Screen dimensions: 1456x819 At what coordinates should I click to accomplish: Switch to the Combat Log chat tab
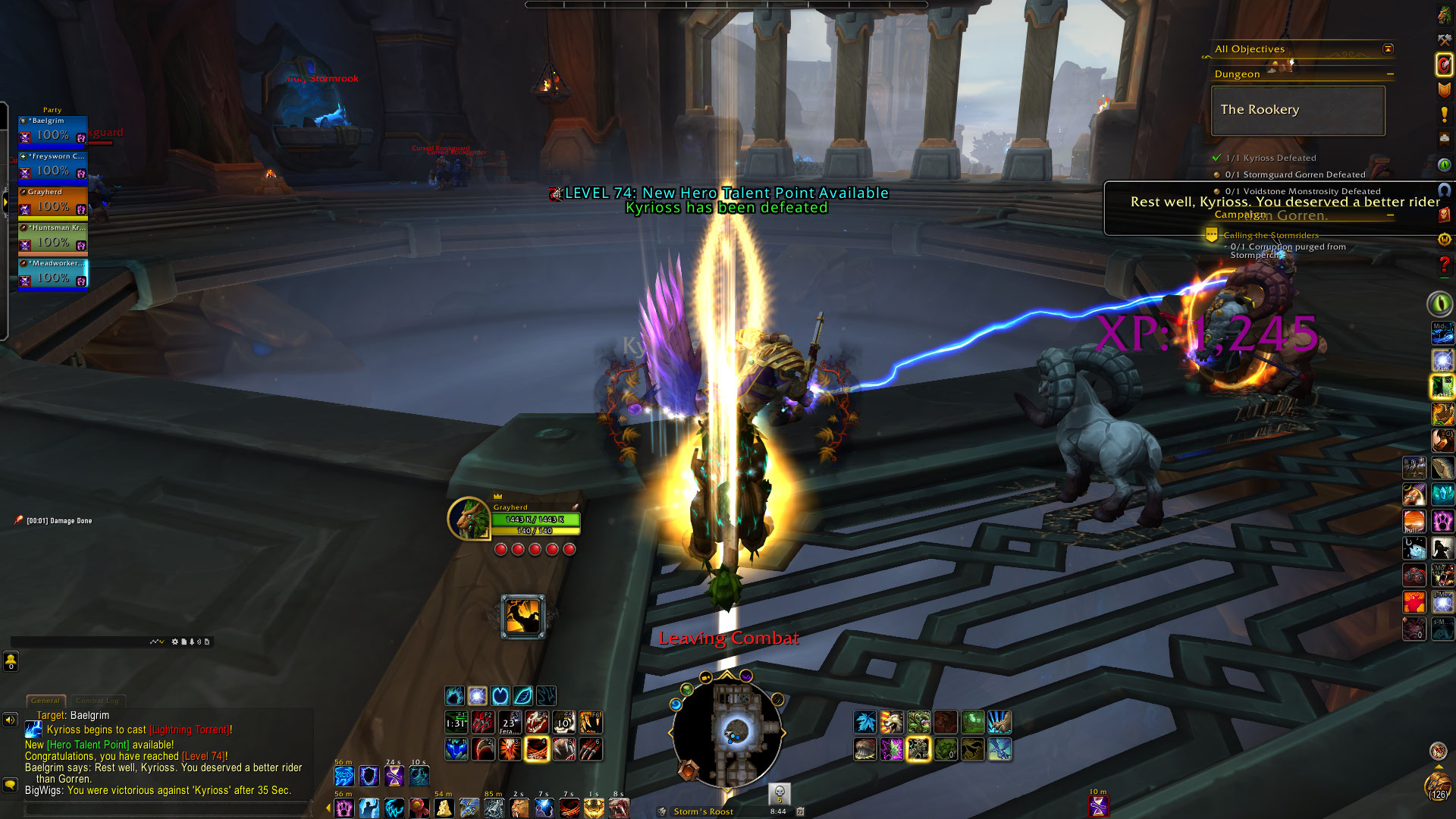pyautogui.click(x=97, y=701)
